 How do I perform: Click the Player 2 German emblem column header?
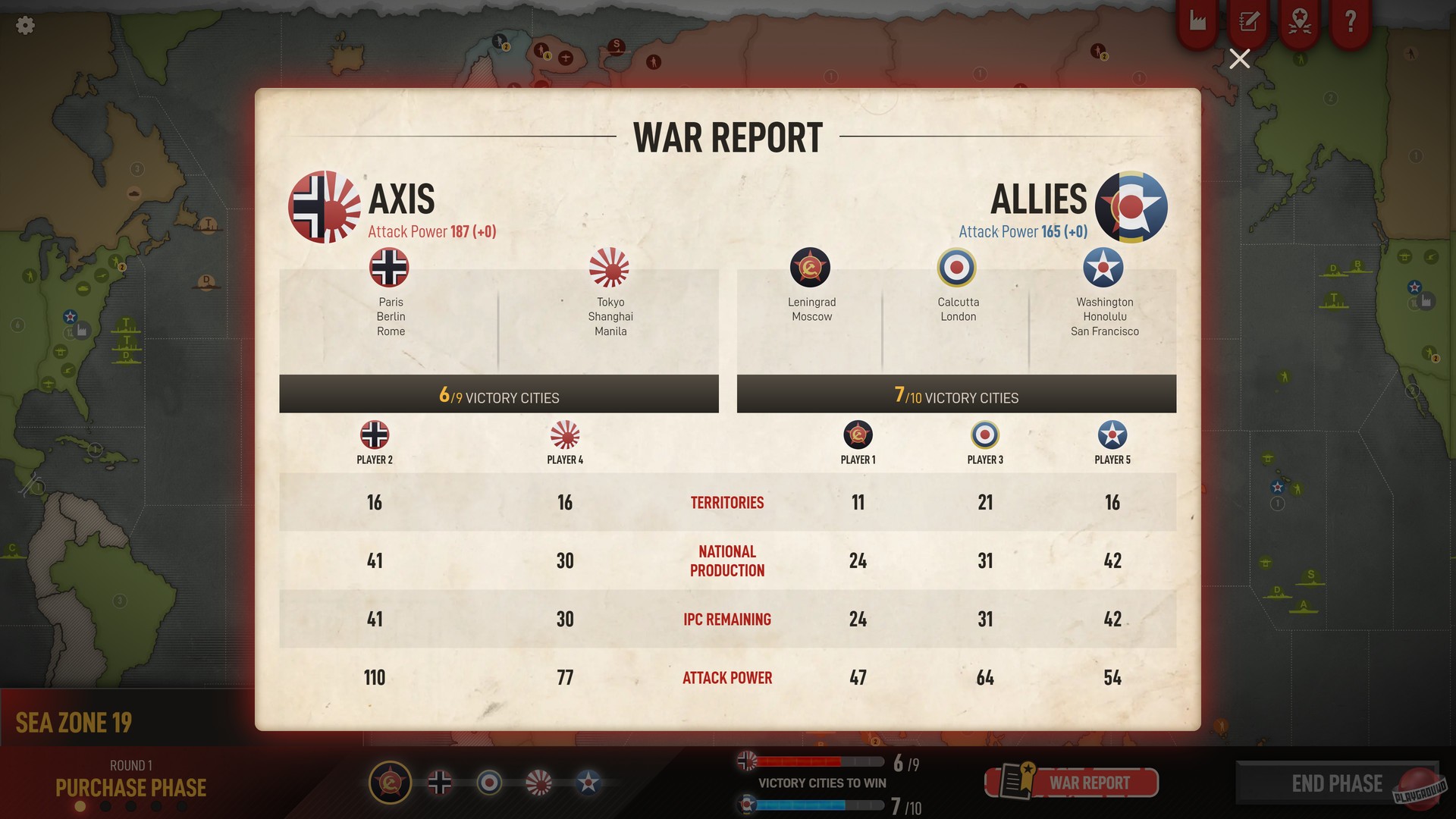(x=373, y=435)
